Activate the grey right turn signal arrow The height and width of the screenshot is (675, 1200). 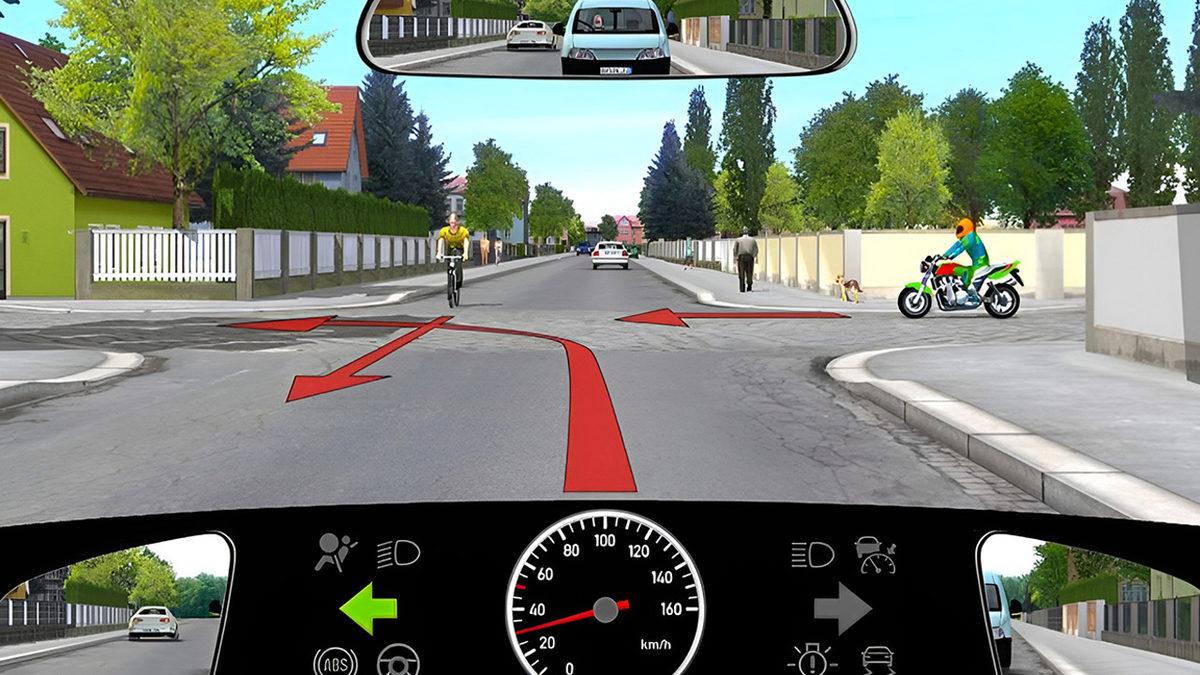click(843, 609)
